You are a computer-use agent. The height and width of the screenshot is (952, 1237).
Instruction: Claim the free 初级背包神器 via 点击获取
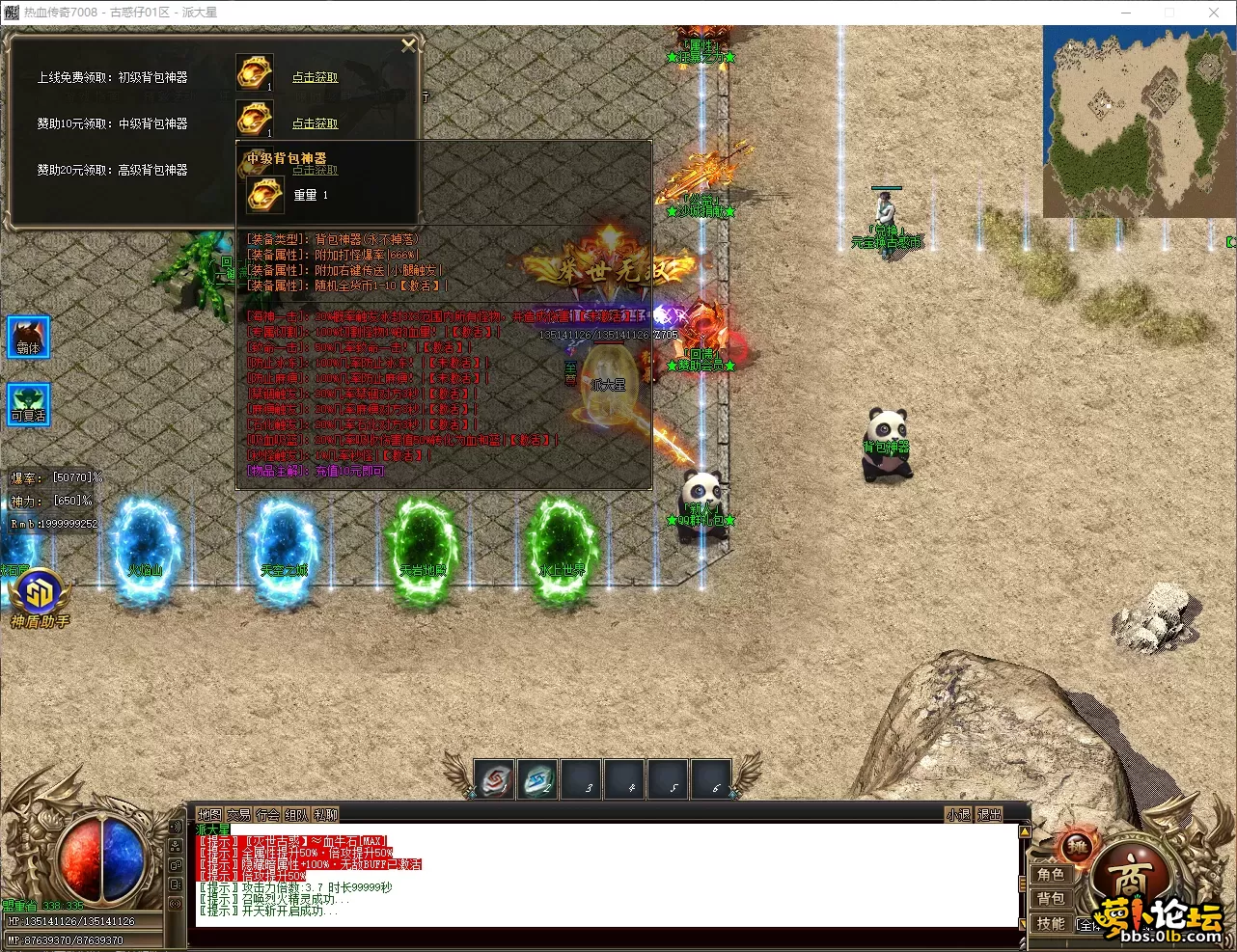point(315,77)
